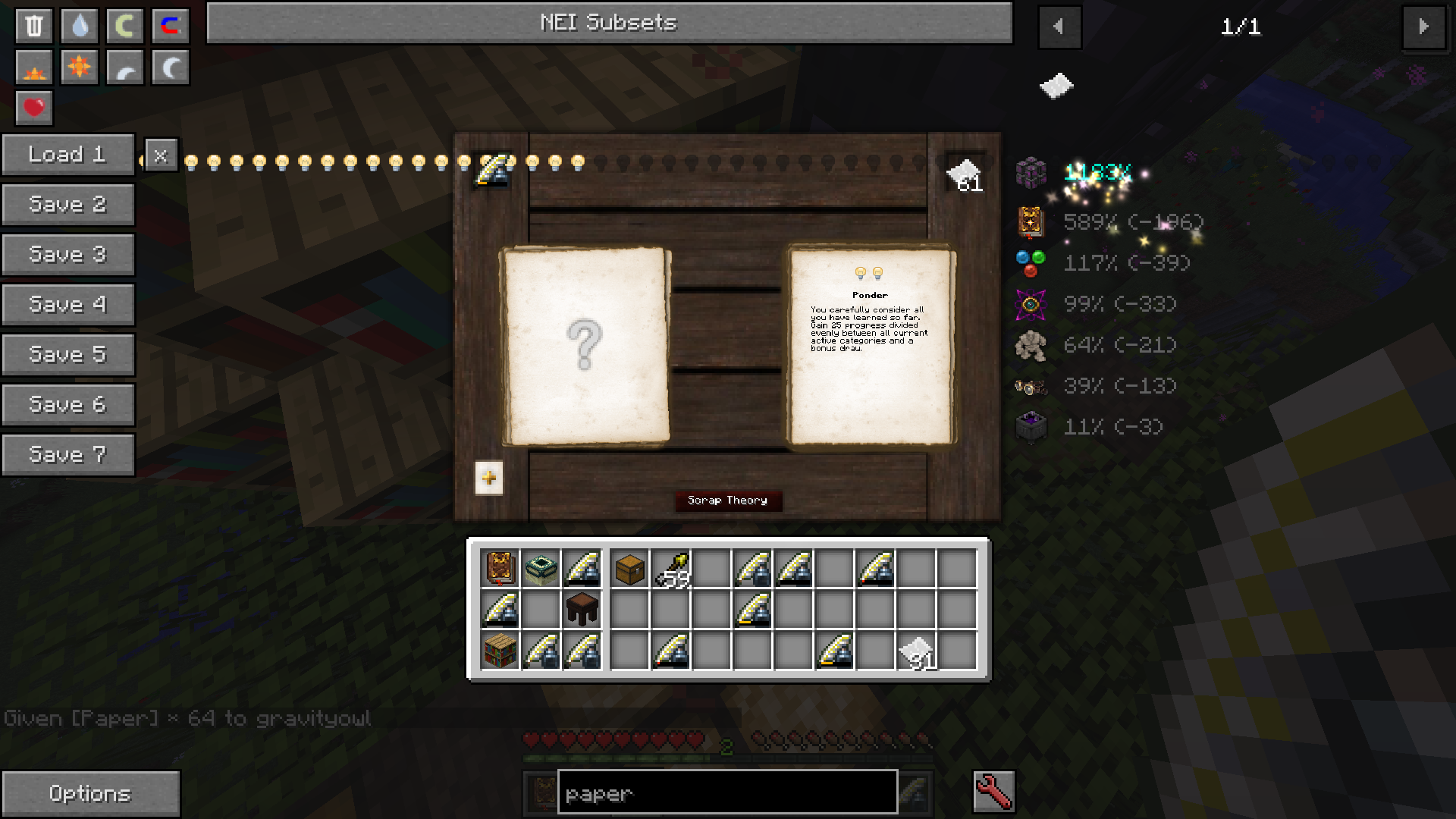This screenshot has width=1456, height=819.
Task: Set time to night with moon icon
Action: pos(170,67)
